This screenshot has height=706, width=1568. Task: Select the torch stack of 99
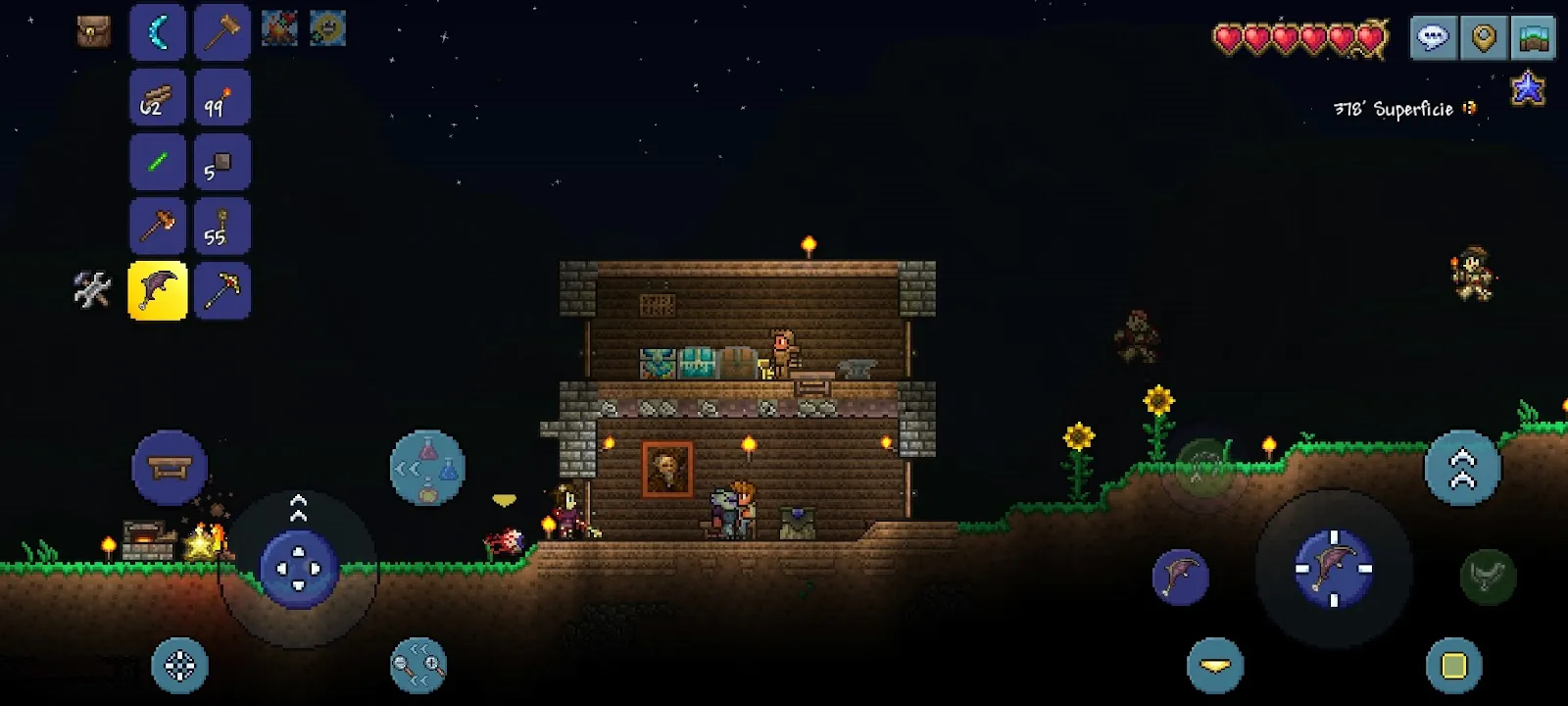[x=221, y=98]
